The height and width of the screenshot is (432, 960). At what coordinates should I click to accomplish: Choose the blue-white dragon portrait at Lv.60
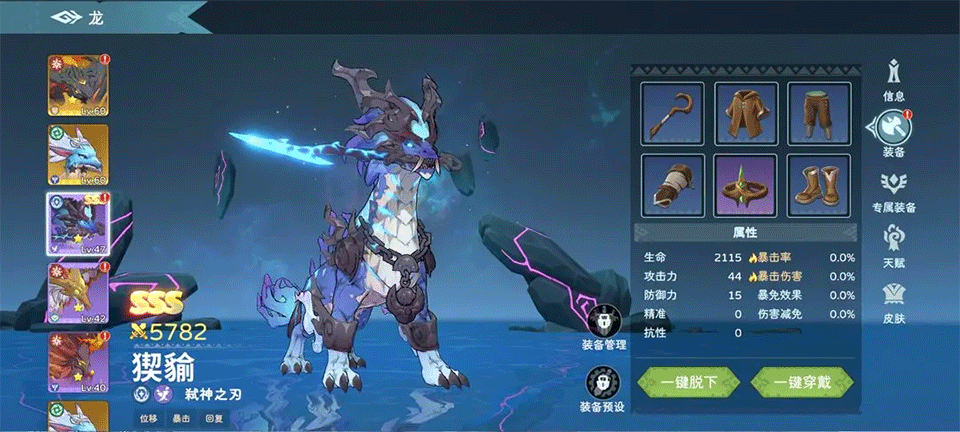[78, 154]
